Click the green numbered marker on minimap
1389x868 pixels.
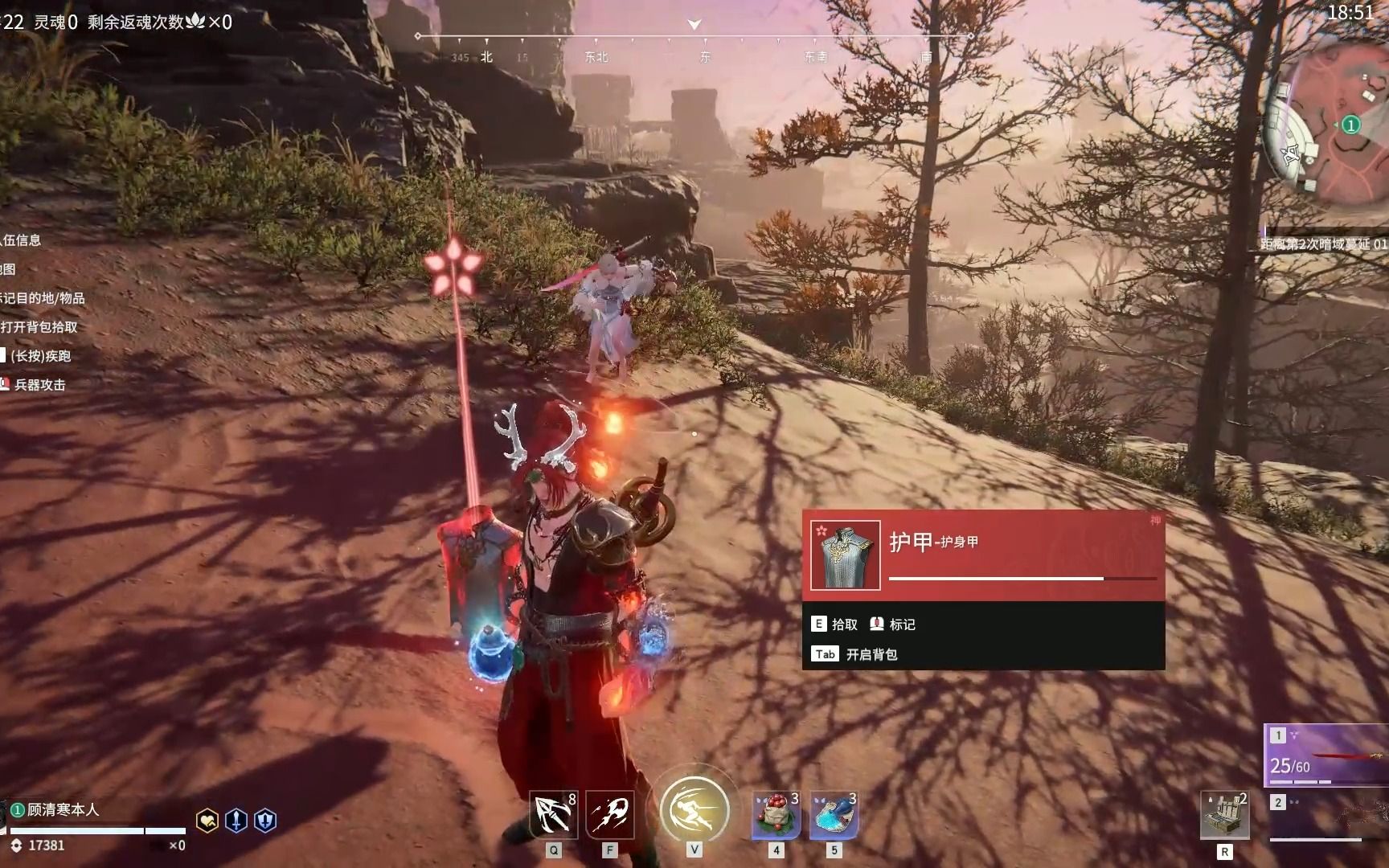[1351, 125]
